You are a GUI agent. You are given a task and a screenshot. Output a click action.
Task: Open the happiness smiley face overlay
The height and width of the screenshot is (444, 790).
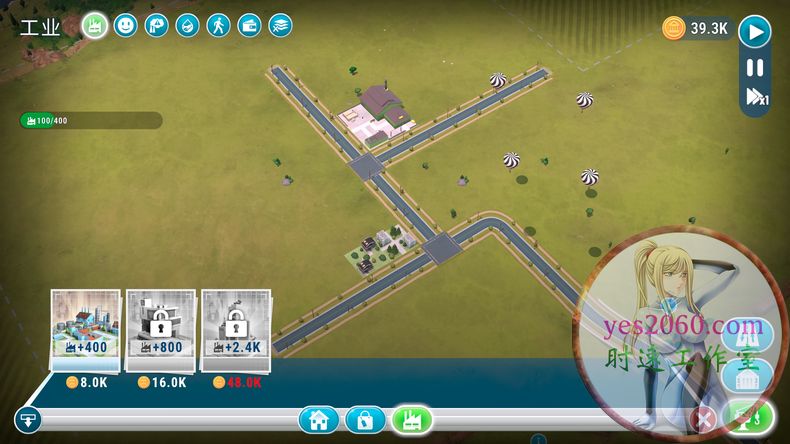(125, 25)
